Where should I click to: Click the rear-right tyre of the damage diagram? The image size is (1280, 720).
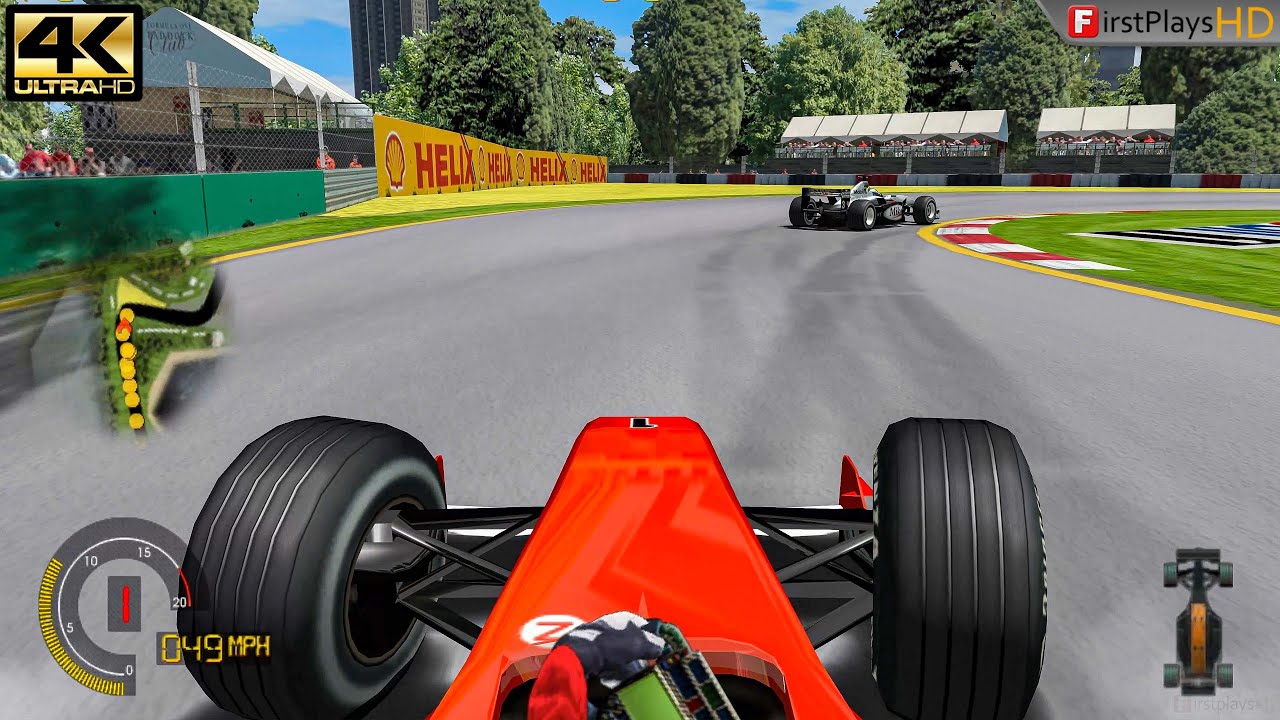coord(1225,674)
